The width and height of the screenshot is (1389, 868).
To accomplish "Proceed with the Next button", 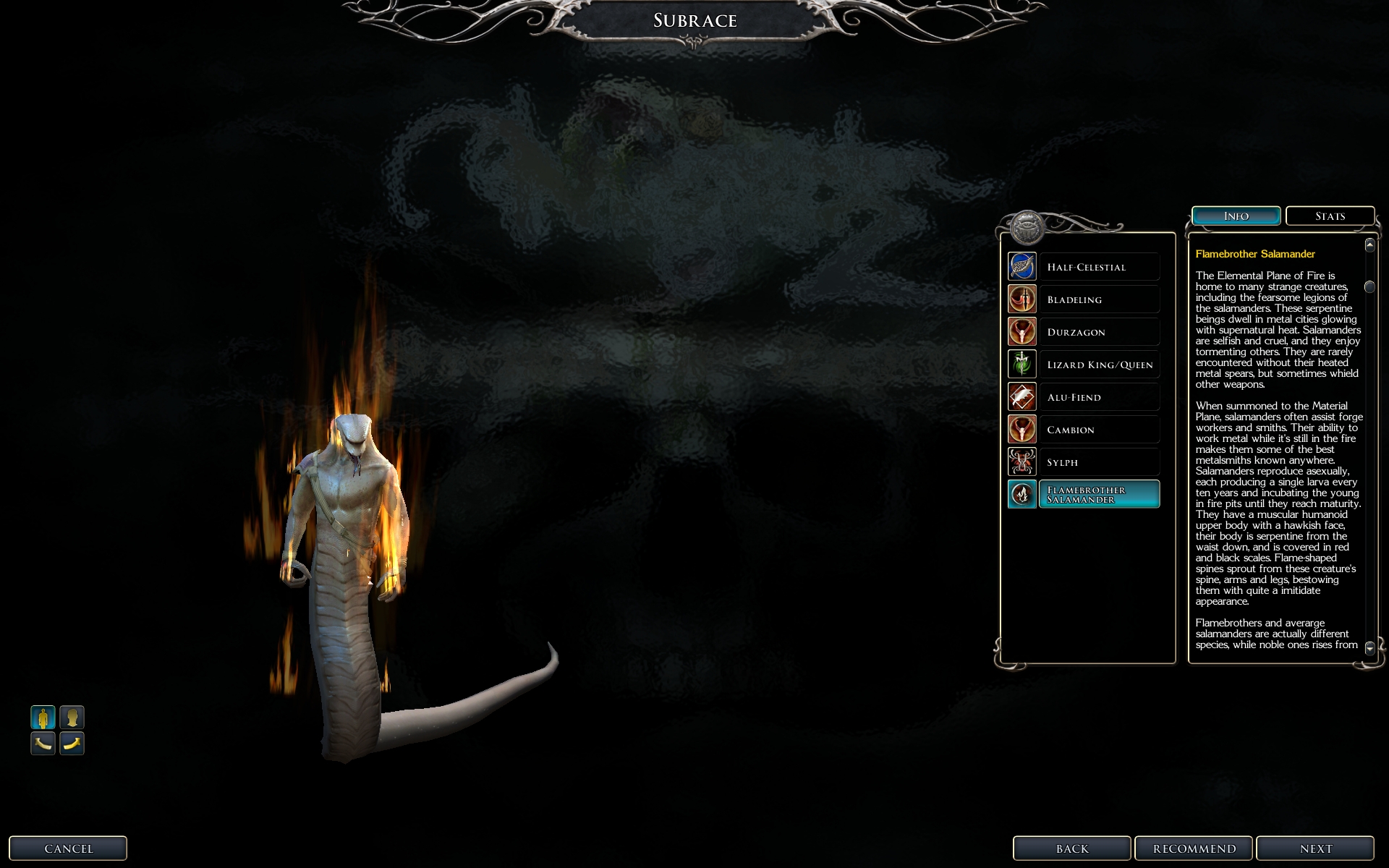I will pyautogui.click(x=1314, y=848).
